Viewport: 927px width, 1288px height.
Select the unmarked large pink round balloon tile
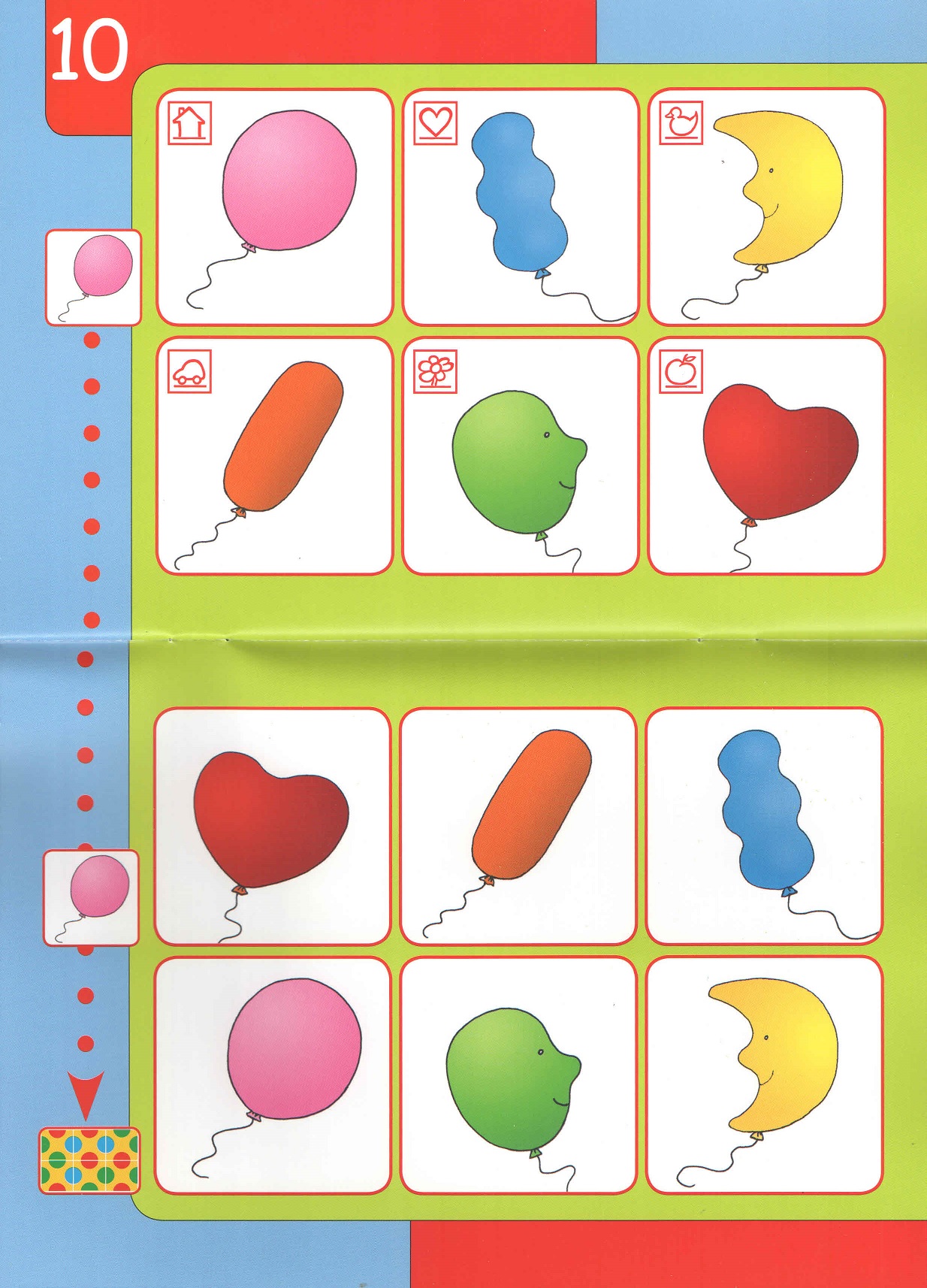pos(273,1075)
